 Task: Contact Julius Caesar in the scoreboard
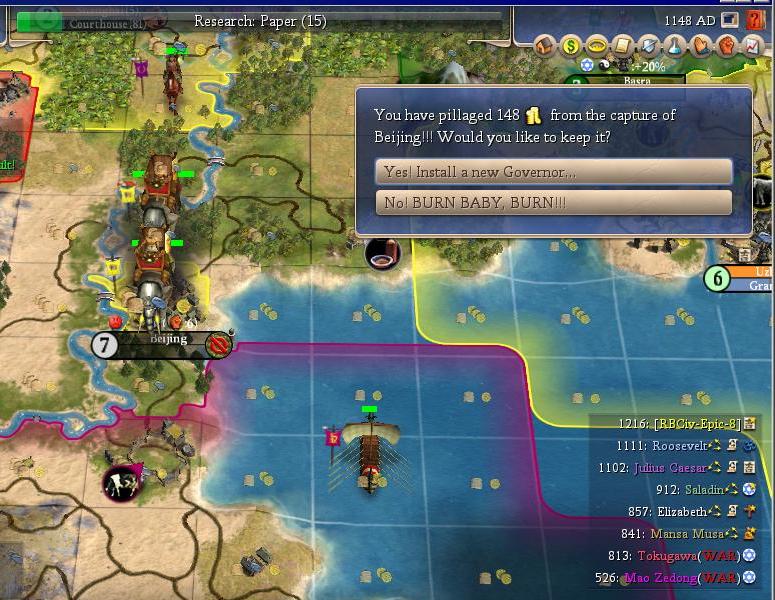click(670, 467)
